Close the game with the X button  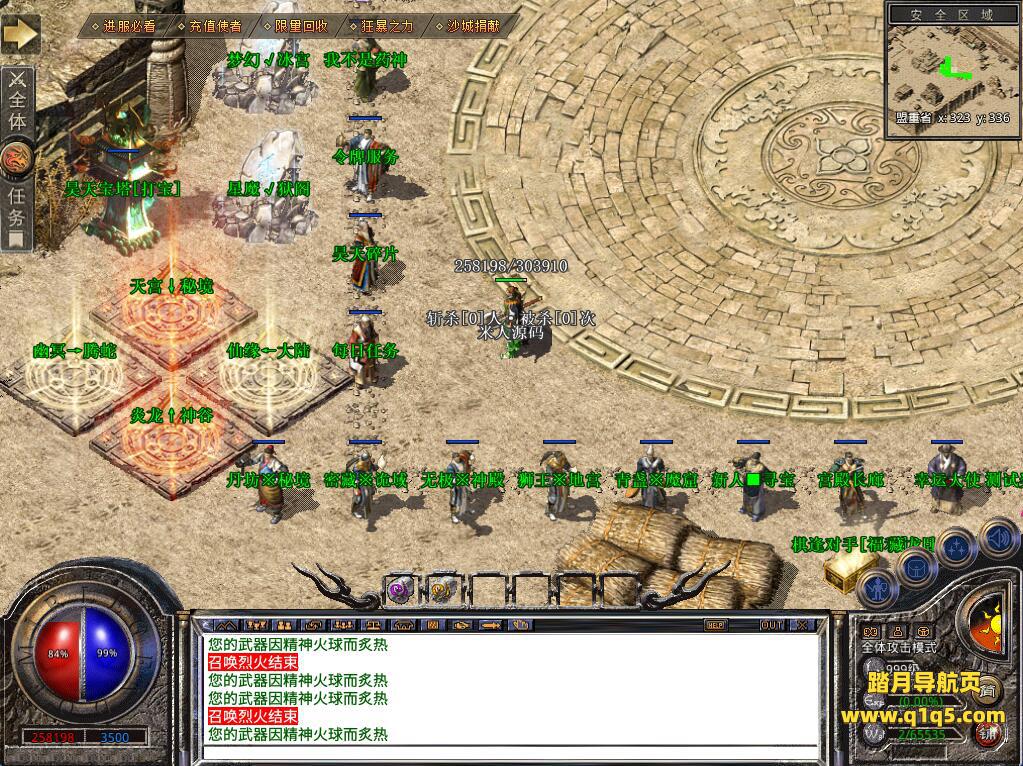click(x=802, y=625)
